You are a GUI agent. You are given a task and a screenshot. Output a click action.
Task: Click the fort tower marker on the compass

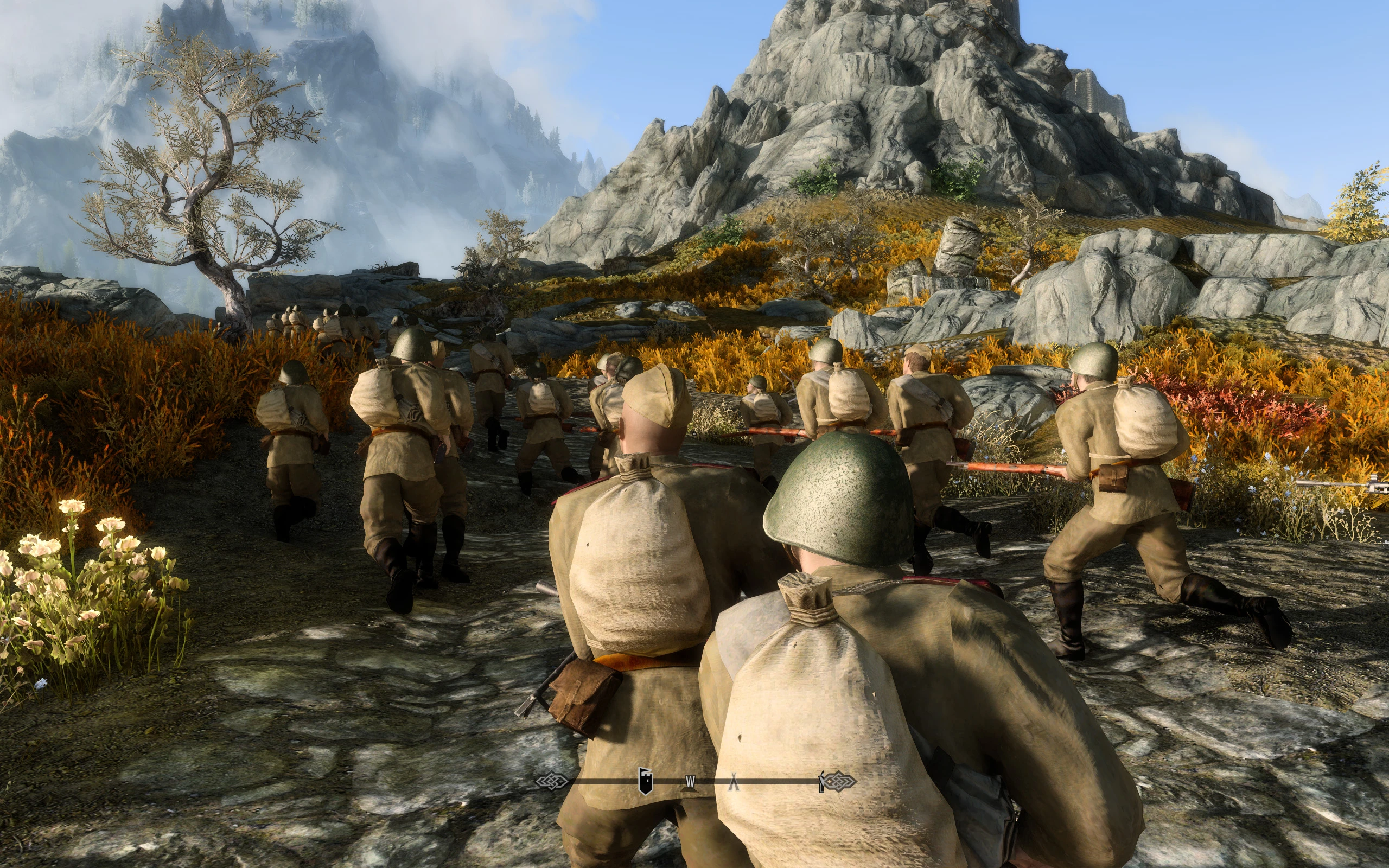pos(645,781)
